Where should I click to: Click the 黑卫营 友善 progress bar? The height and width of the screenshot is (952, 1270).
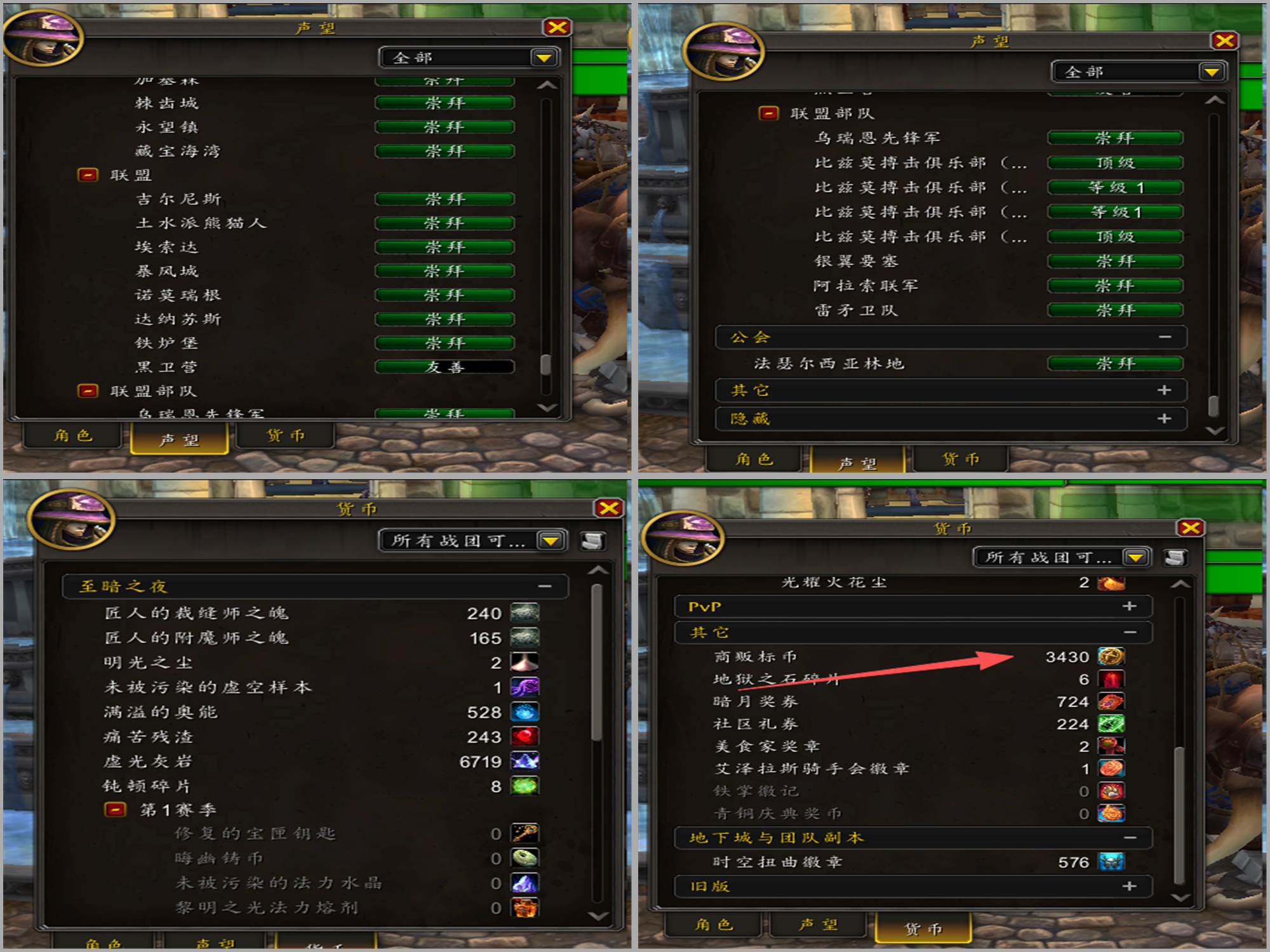444,367
